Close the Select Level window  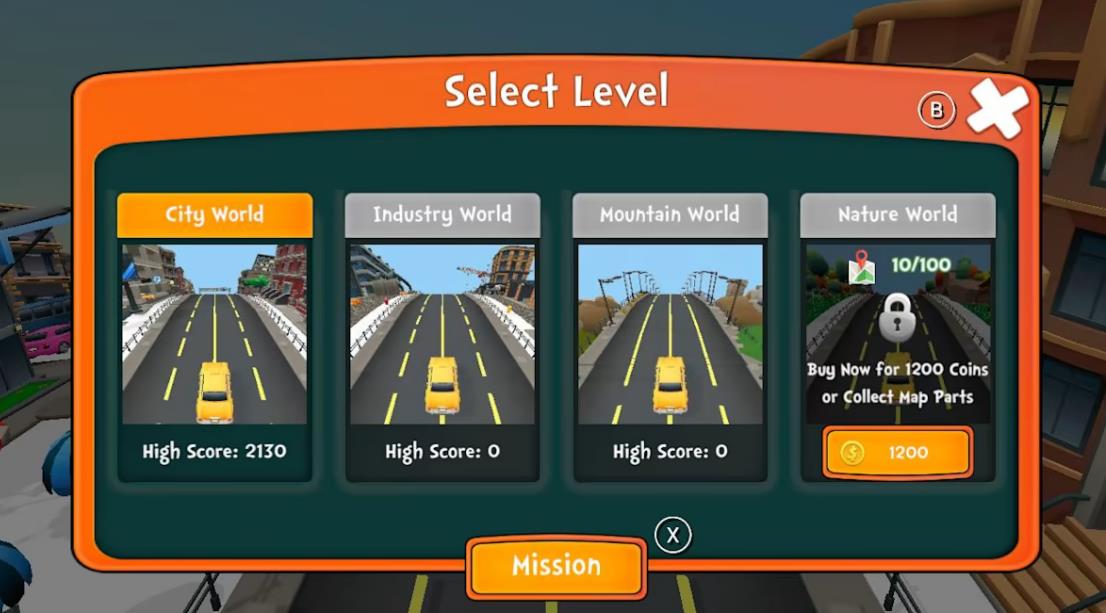tap(995, 108)
